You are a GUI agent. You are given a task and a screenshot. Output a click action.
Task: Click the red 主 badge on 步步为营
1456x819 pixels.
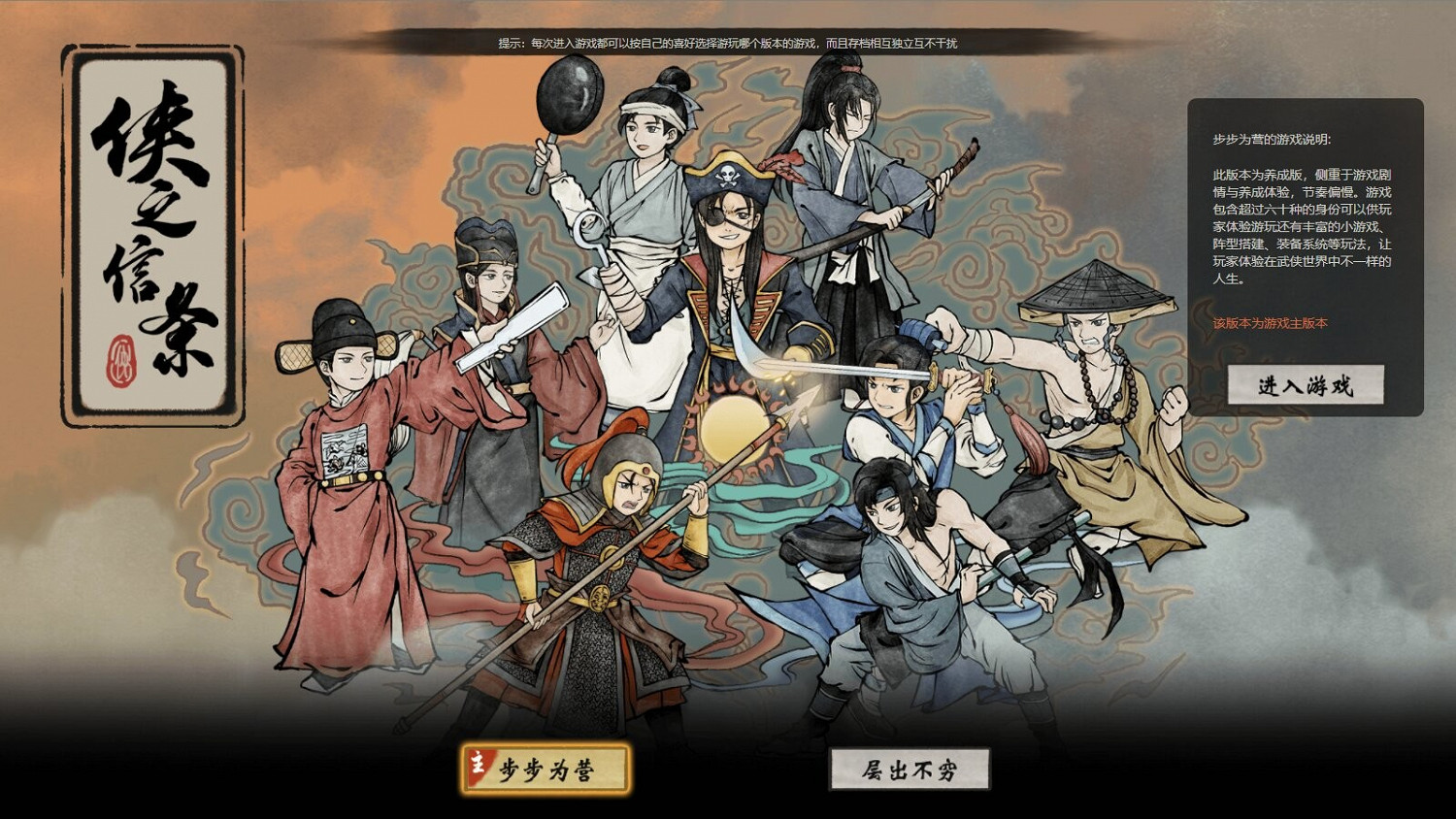(478, 766)
